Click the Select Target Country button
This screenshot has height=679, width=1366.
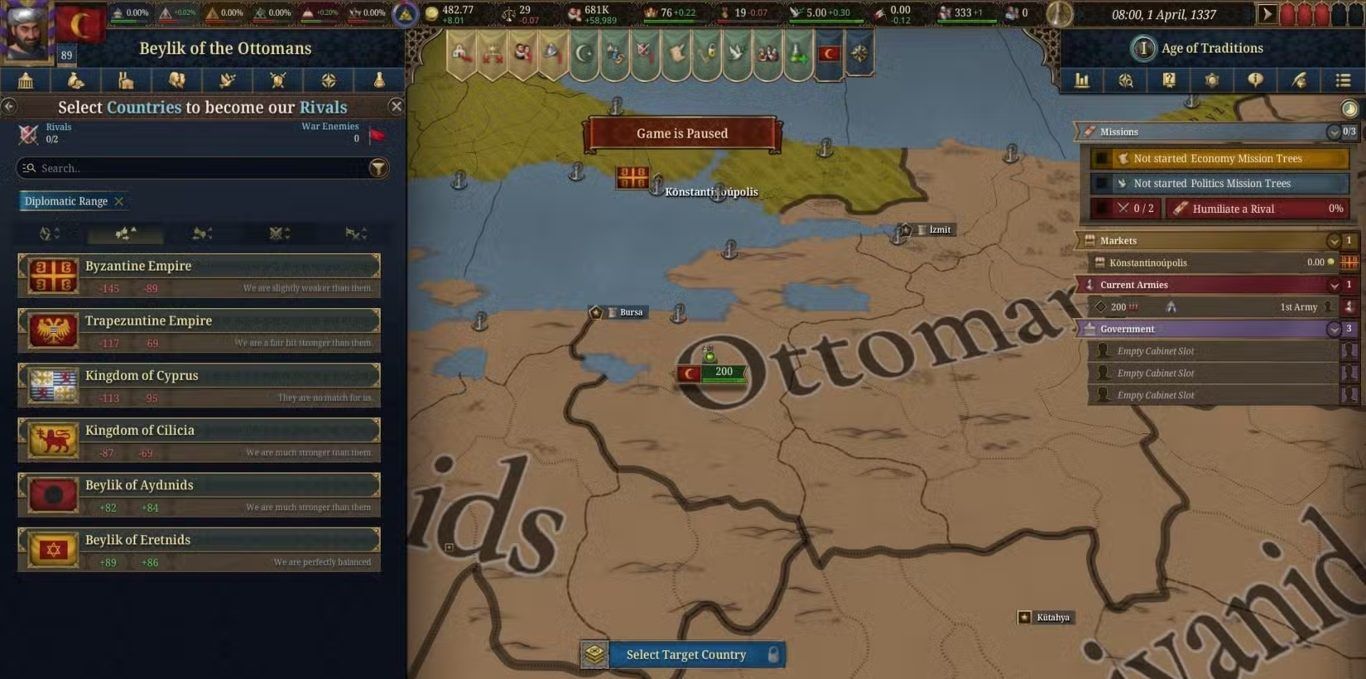686,654
